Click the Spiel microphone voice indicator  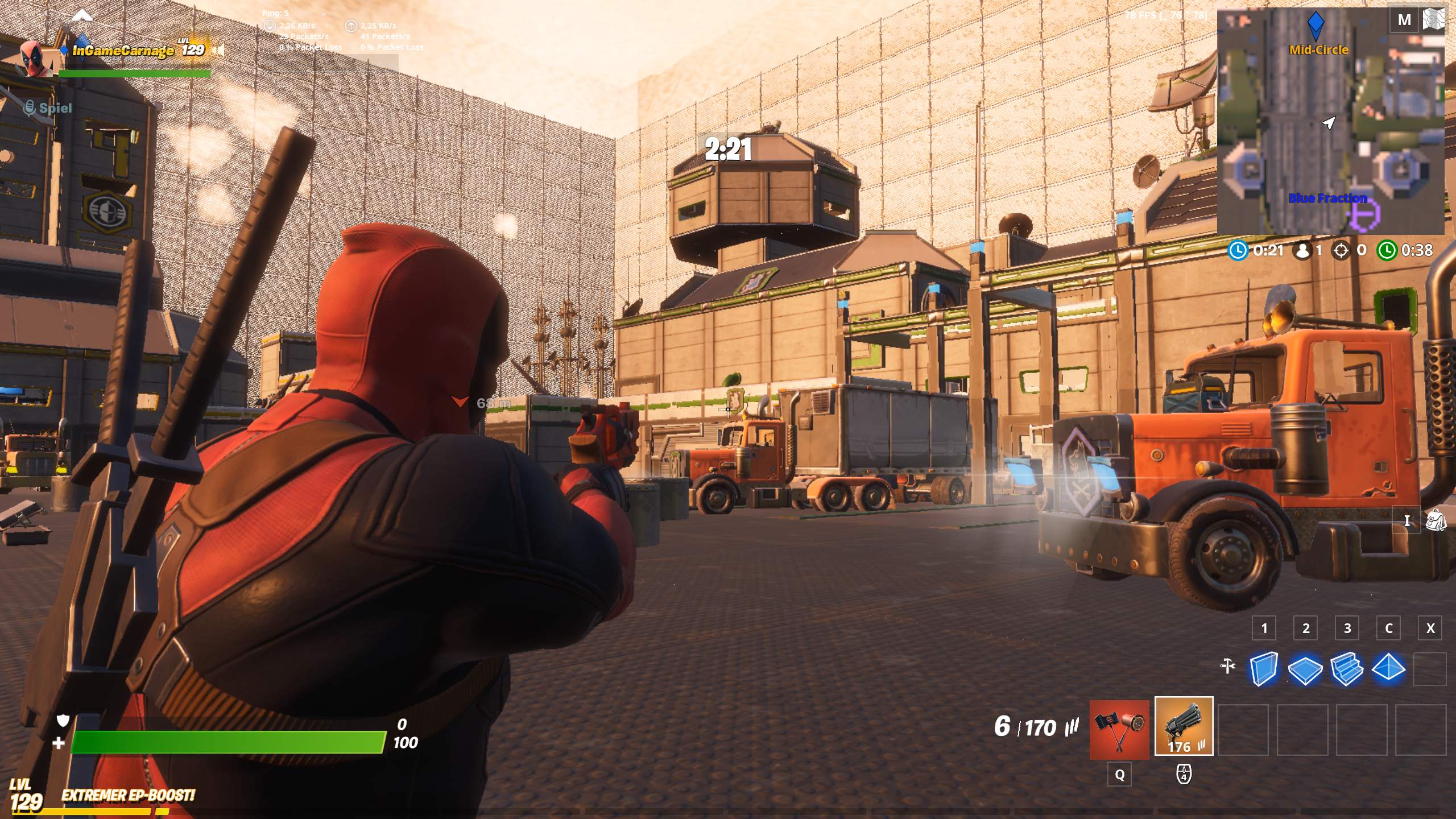coord(30,107)
